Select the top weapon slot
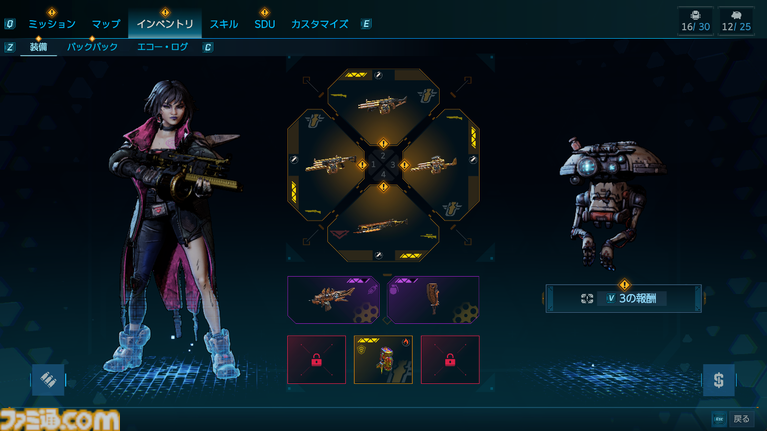Image resolution: width=767 pixels, height=431 pixels. [x=384, y=100]
